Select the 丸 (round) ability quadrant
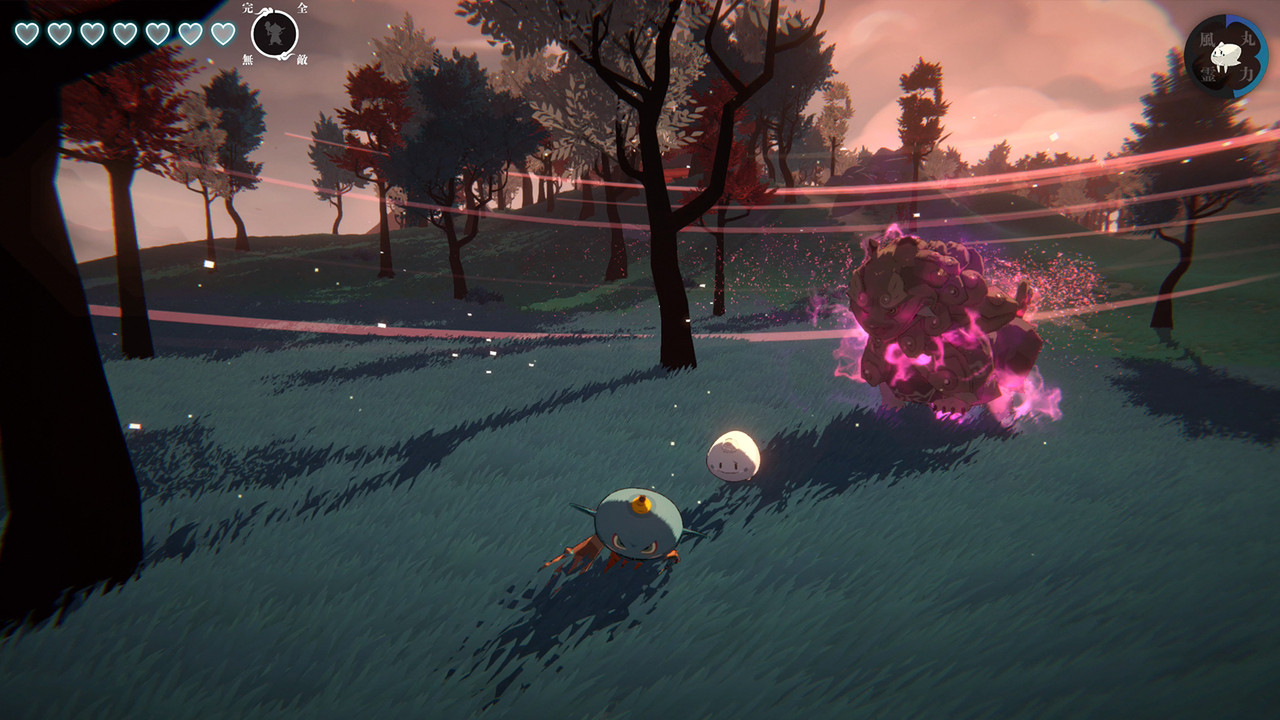 (1250, 38)
